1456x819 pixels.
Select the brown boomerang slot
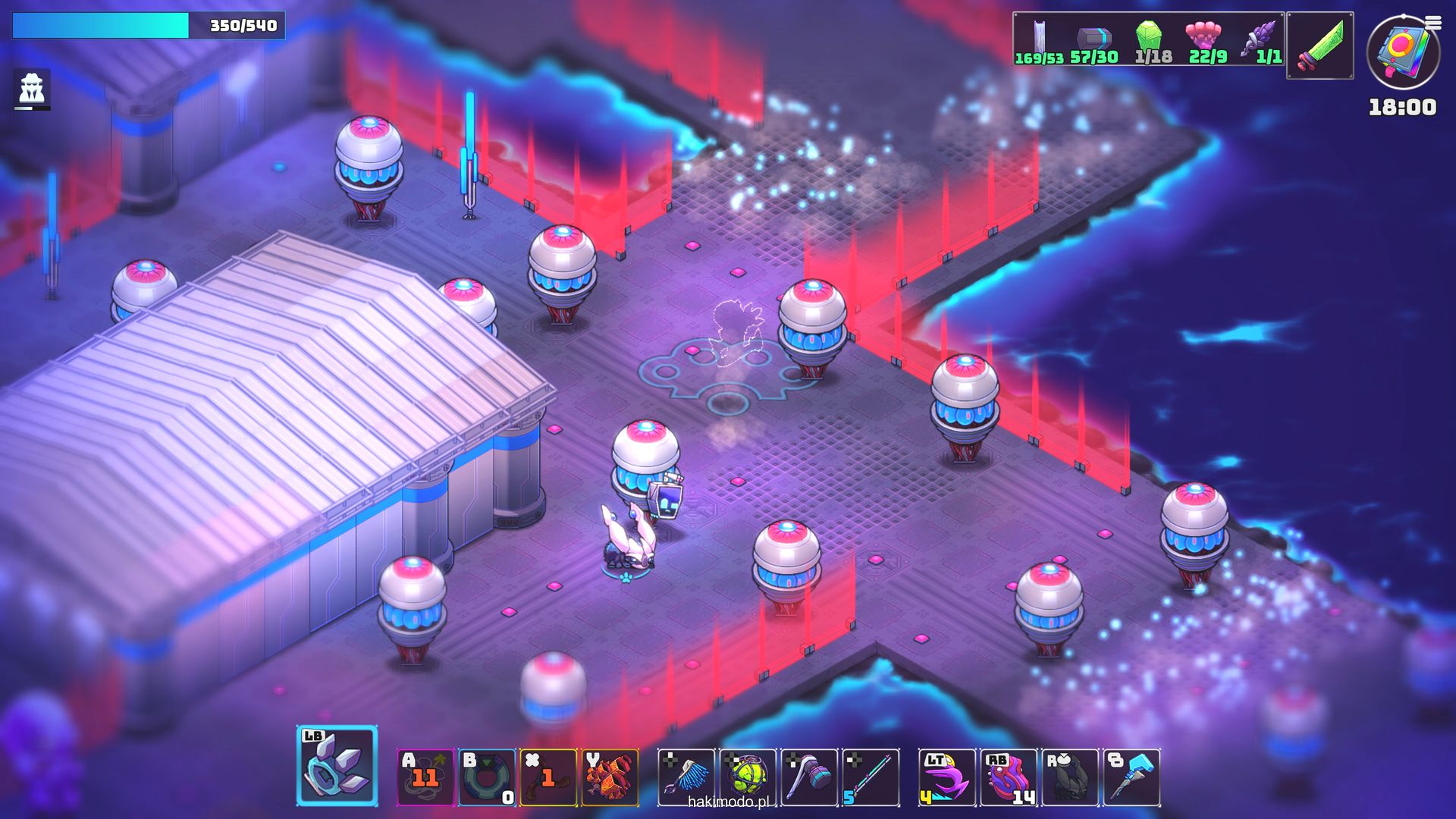(548, 777)
